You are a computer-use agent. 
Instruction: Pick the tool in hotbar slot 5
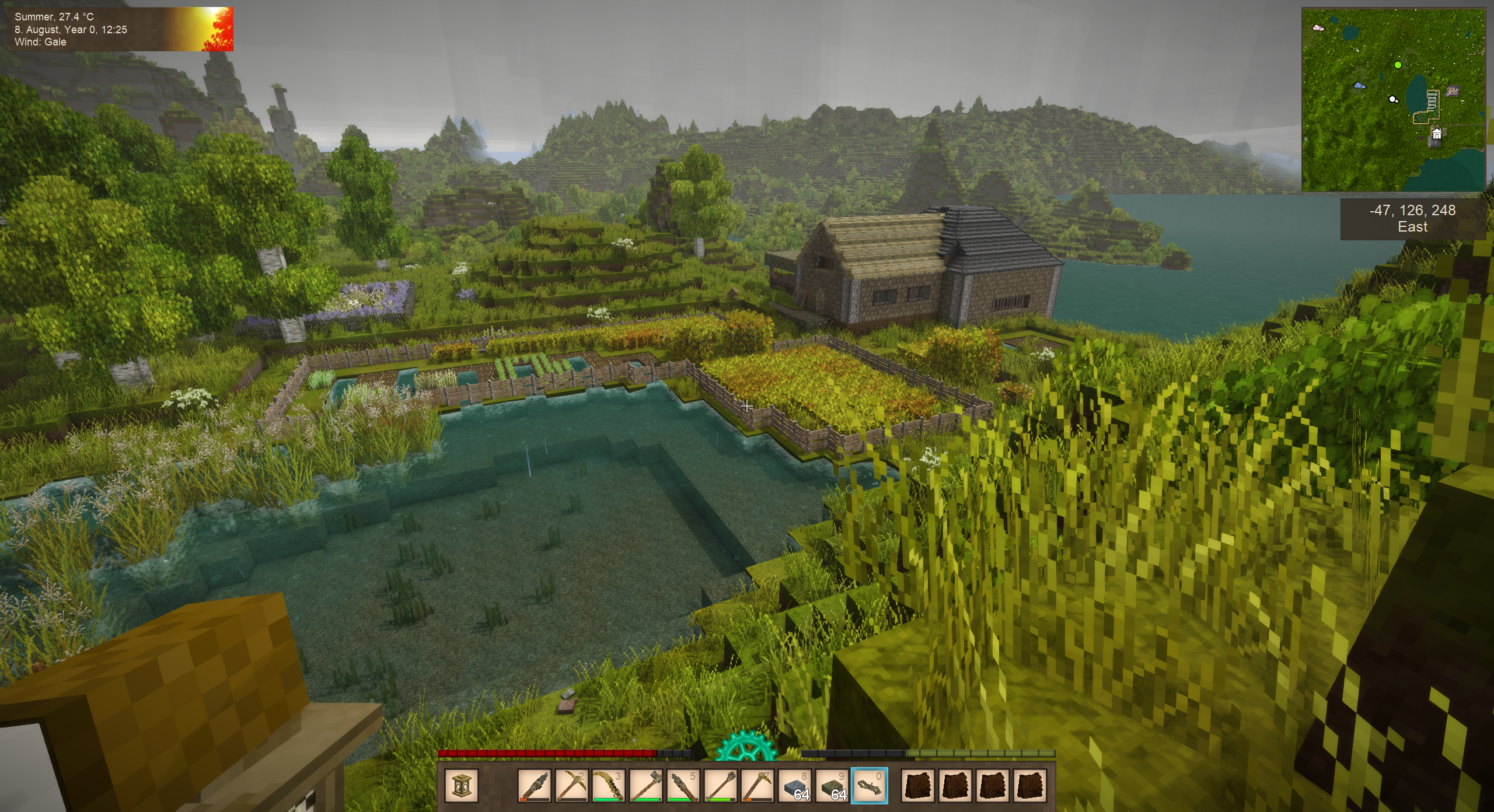click(683, 785)
